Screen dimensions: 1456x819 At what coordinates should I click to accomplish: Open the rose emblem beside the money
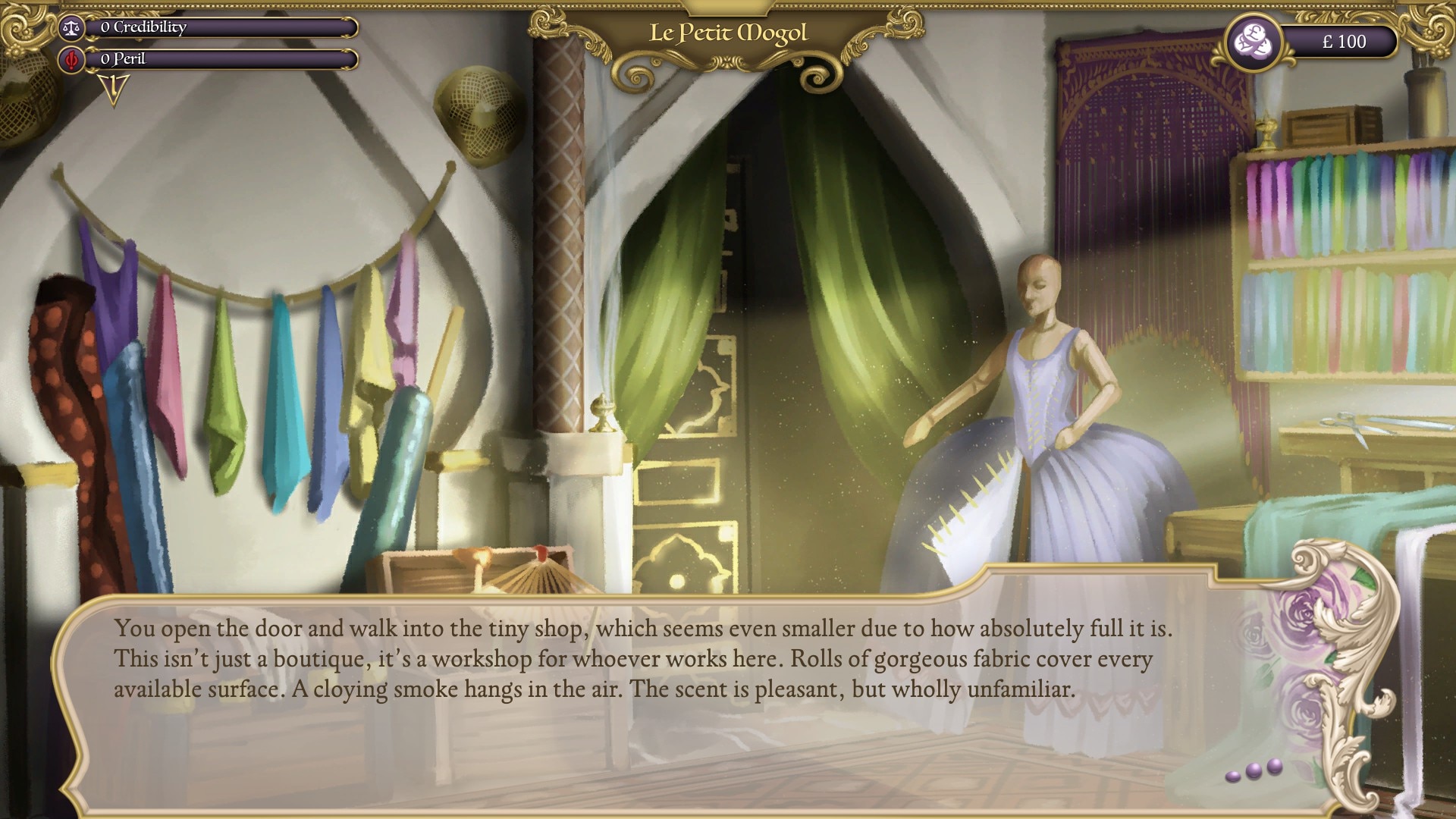pyautogui.click(x=1250, y=42)
